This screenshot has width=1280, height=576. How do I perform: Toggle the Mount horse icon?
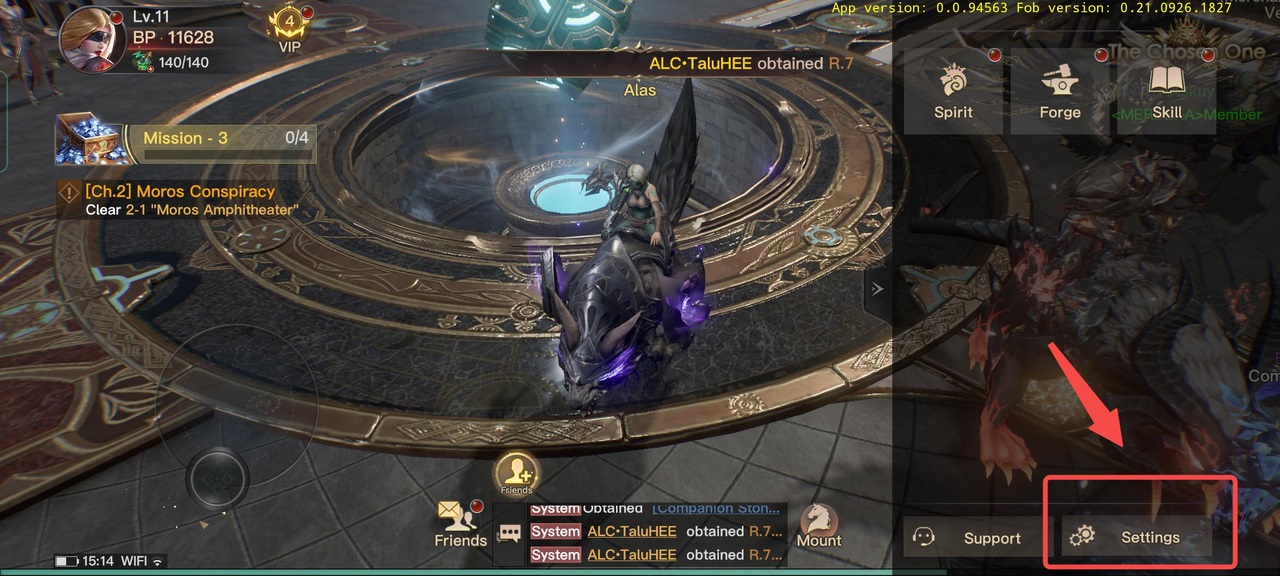819,524
